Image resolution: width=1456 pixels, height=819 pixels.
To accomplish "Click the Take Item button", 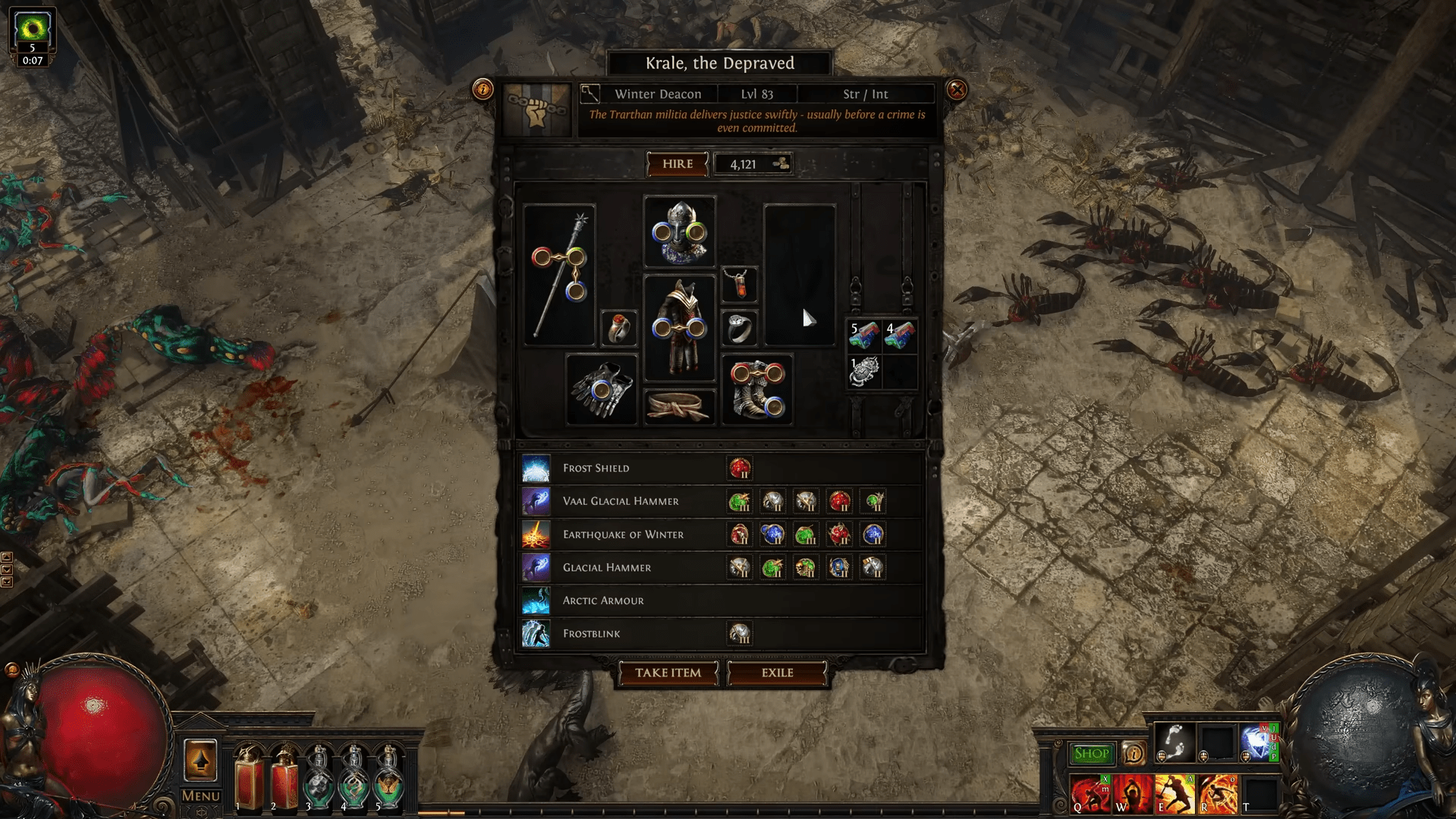I will coord(668,673).
